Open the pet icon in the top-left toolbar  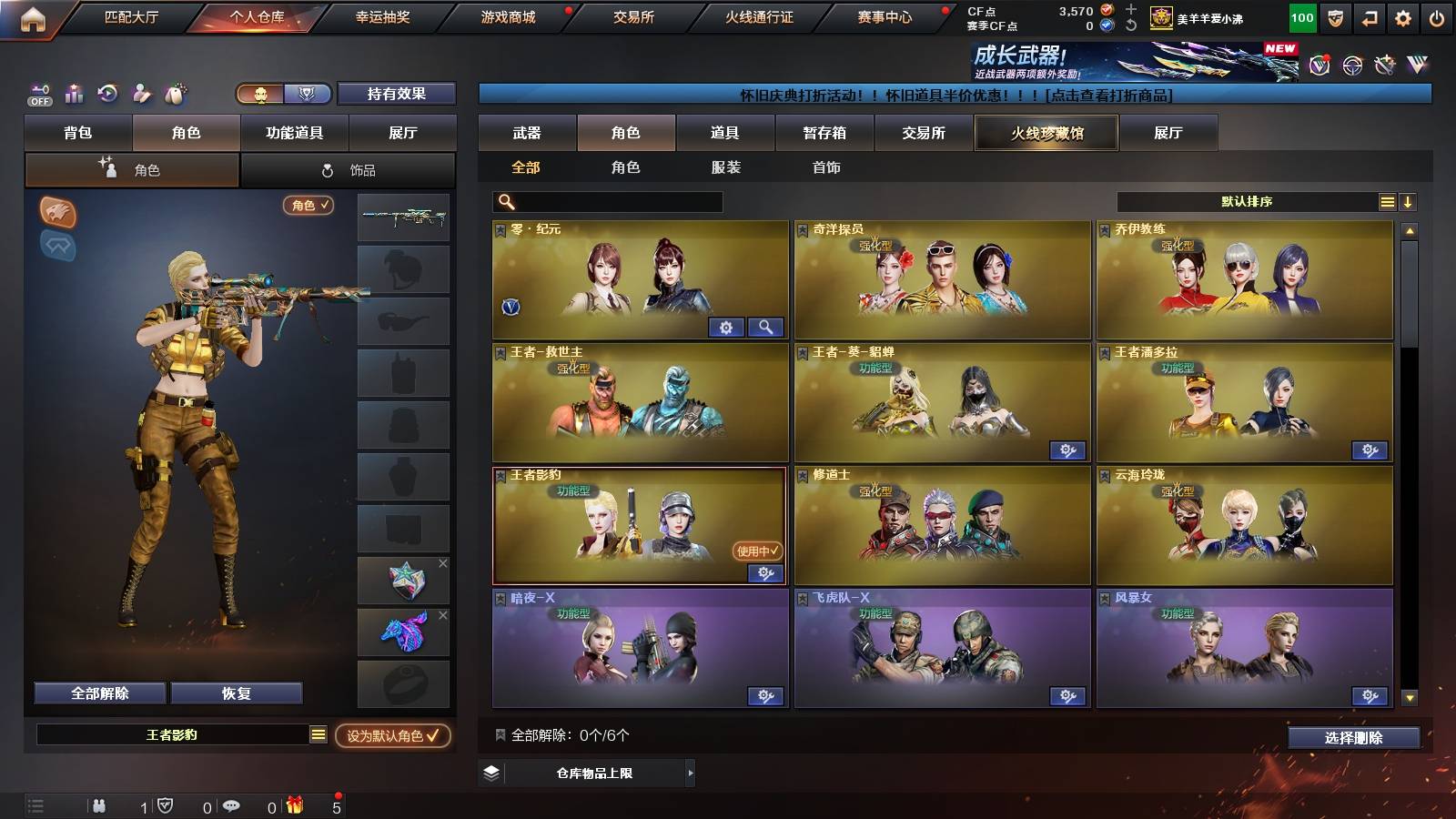[x=176, y=94]
